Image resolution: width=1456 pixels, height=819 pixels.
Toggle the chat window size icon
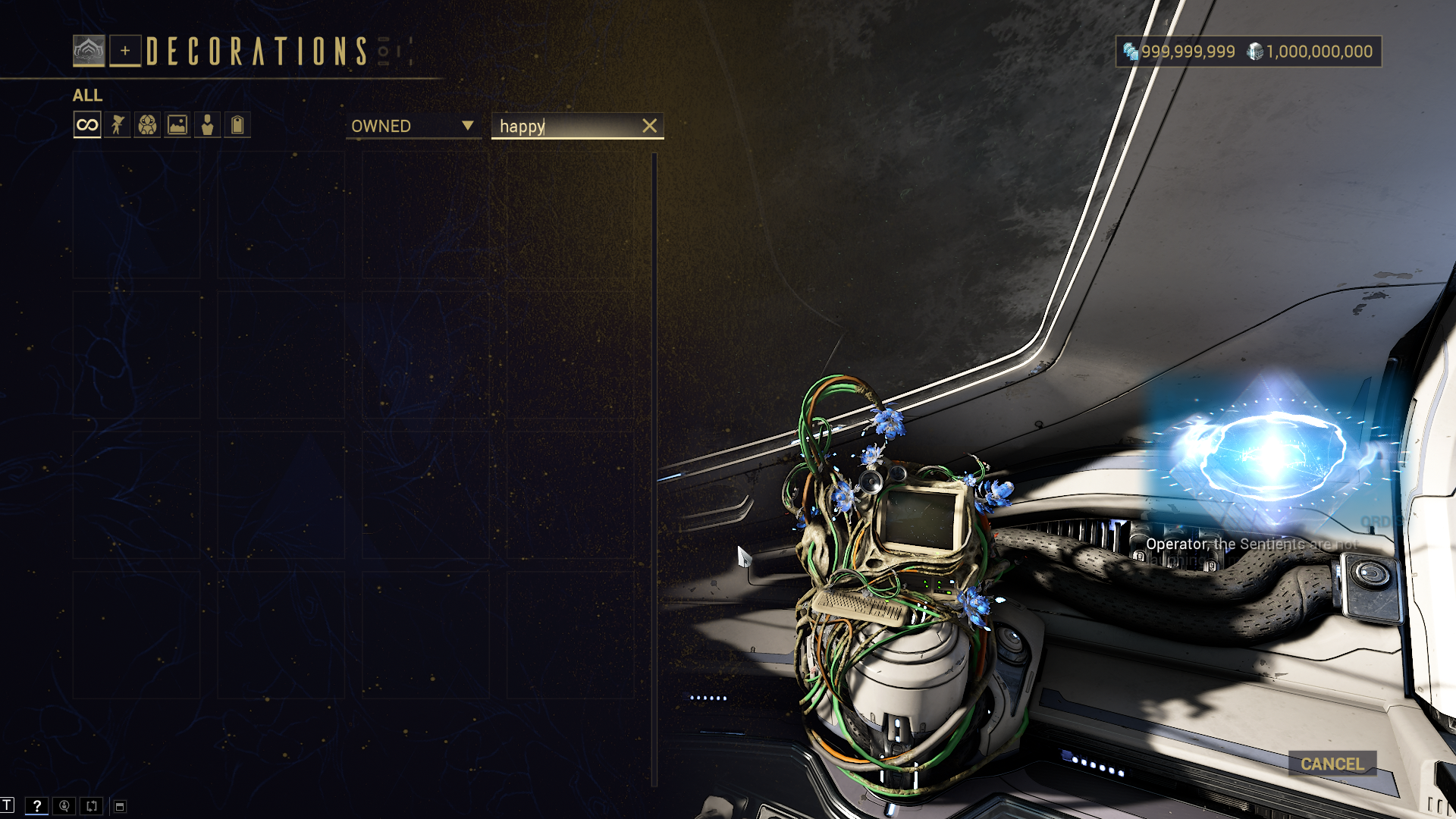[x=120, y=806]
